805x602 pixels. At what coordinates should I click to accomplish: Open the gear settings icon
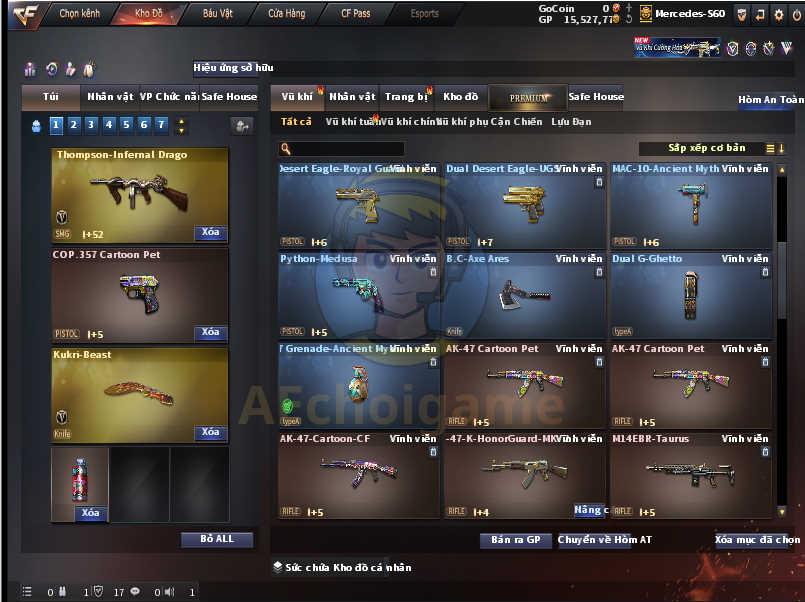point(779,14)
